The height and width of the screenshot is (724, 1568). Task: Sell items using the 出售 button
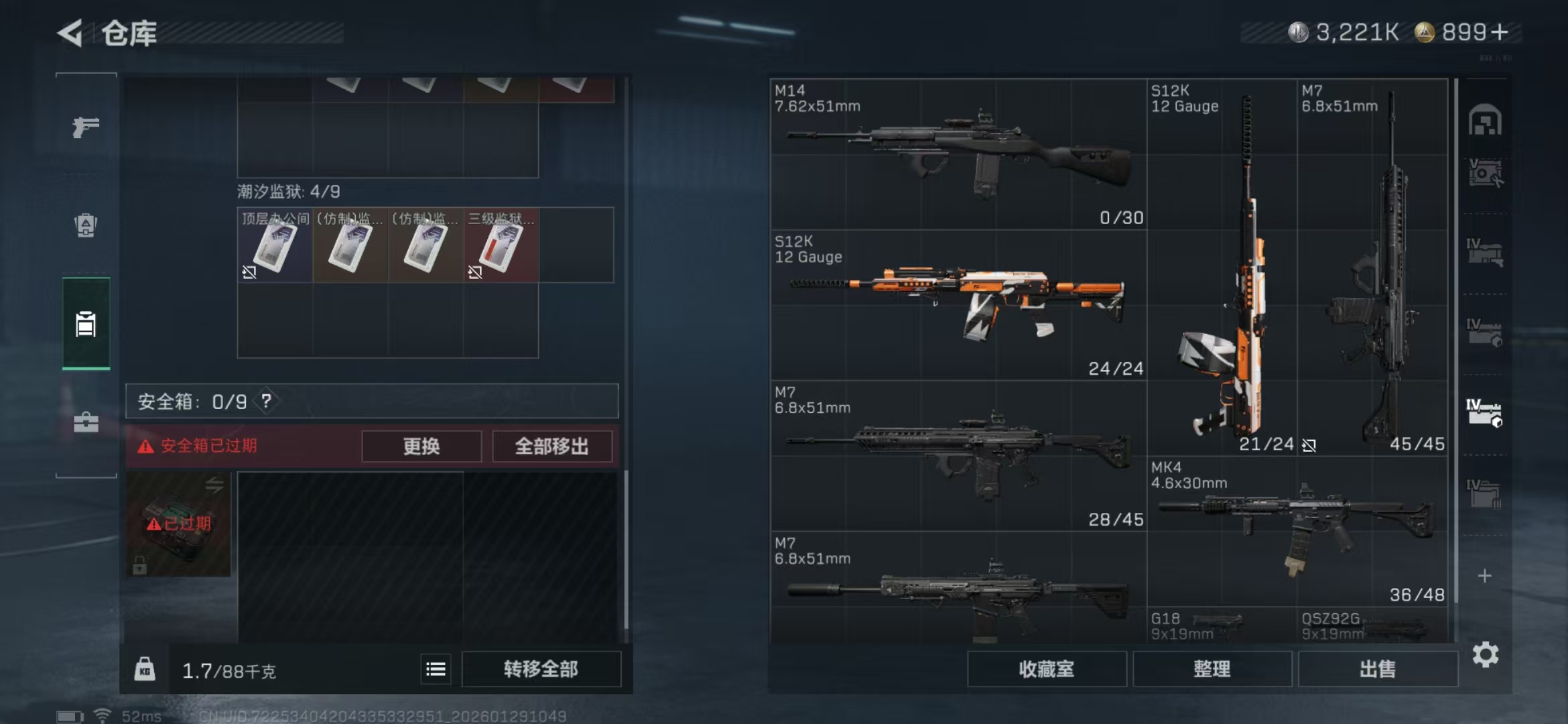click(x=1377, y=669)
